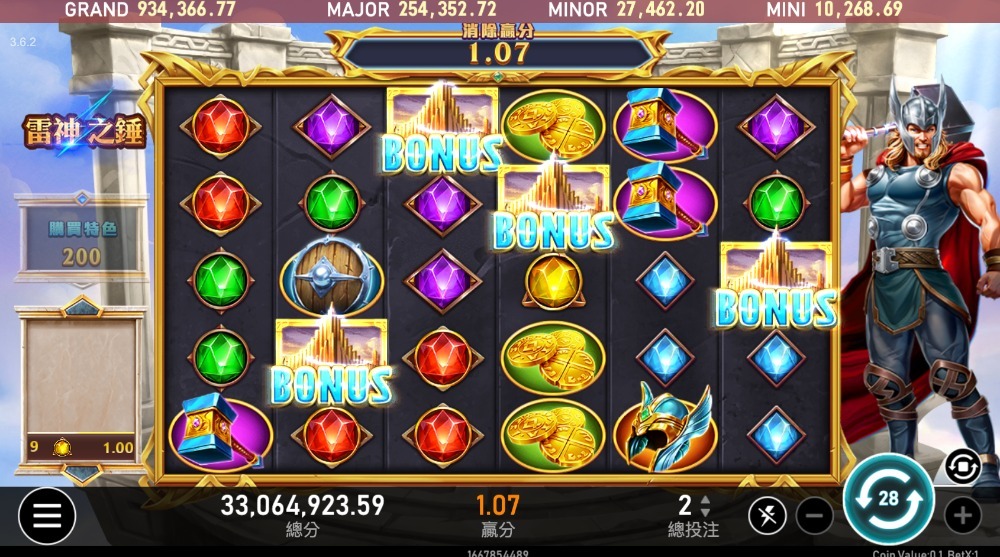Click the spin button showing 28
1000x557 pixels.
point(888,498)
